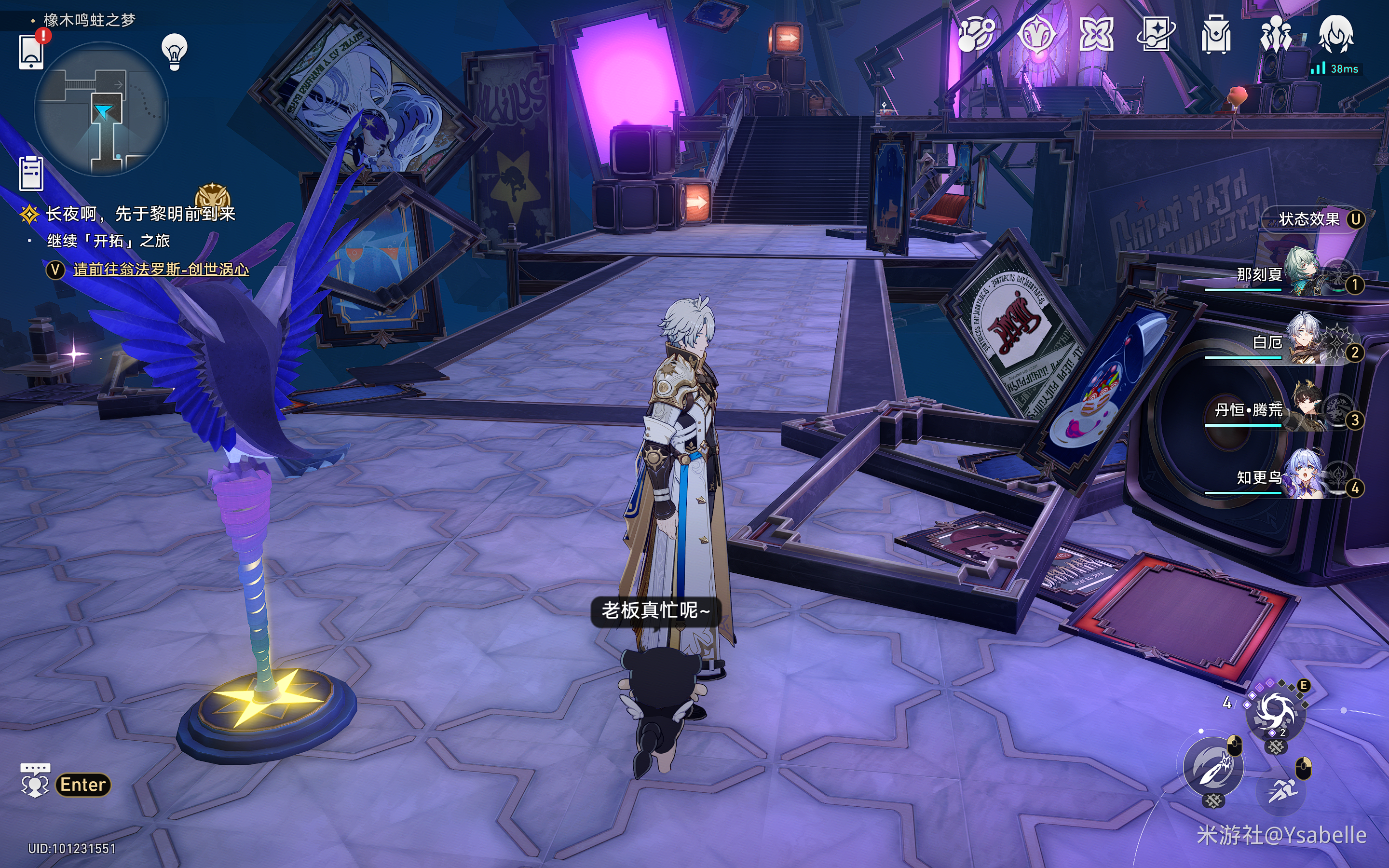The height and width of the screenshot is (868, 1389).
Task: Select the tracked quest 长夜啊，先于黎明前到来
Action: [140, 214]
